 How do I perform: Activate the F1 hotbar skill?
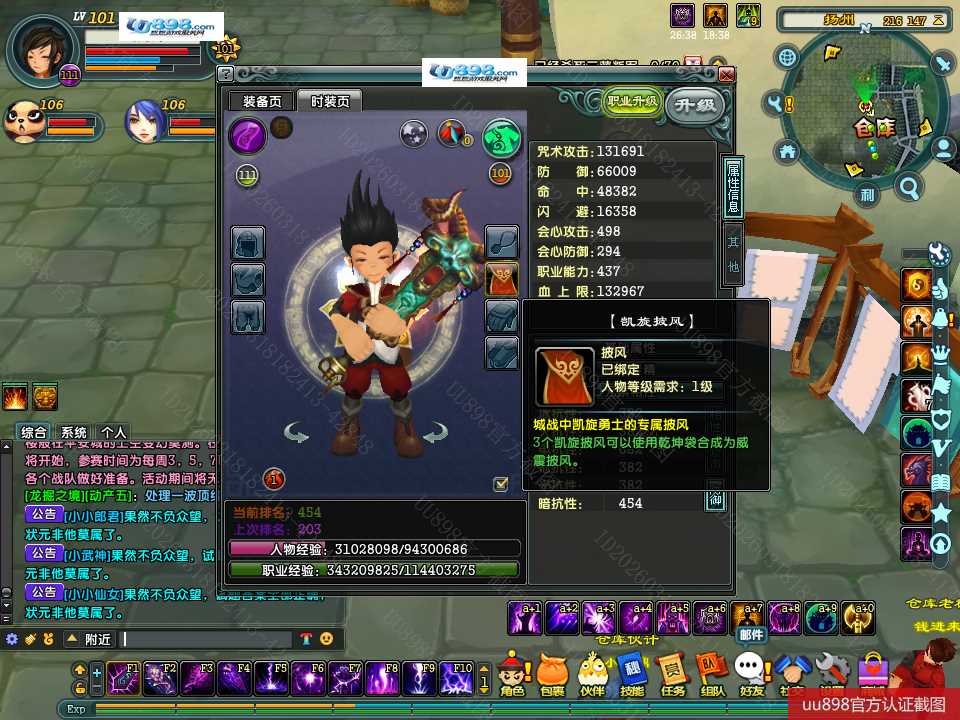(126, 677)
